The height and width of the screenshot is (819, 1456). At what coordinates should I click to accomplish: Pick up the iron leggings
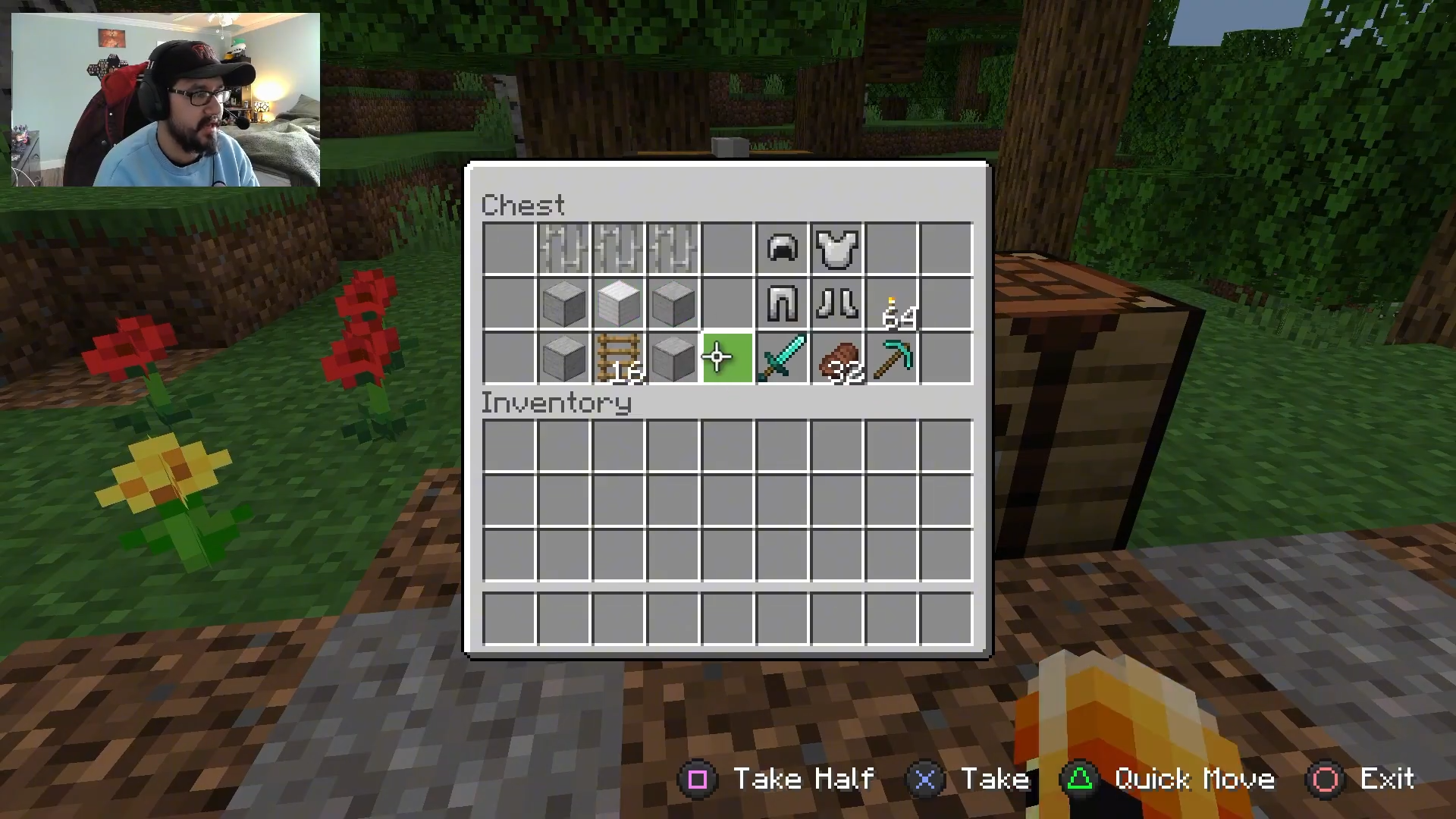tap(782, 303)
